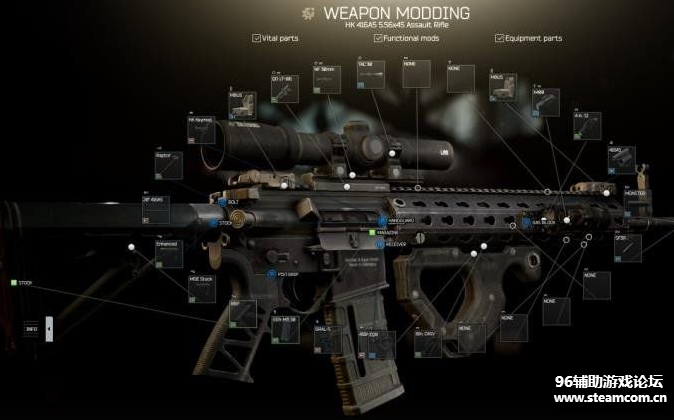Viewport: 674px width, 420px height.
Task: Select the Raptor charging handle slot
Action: coord(169,166)
